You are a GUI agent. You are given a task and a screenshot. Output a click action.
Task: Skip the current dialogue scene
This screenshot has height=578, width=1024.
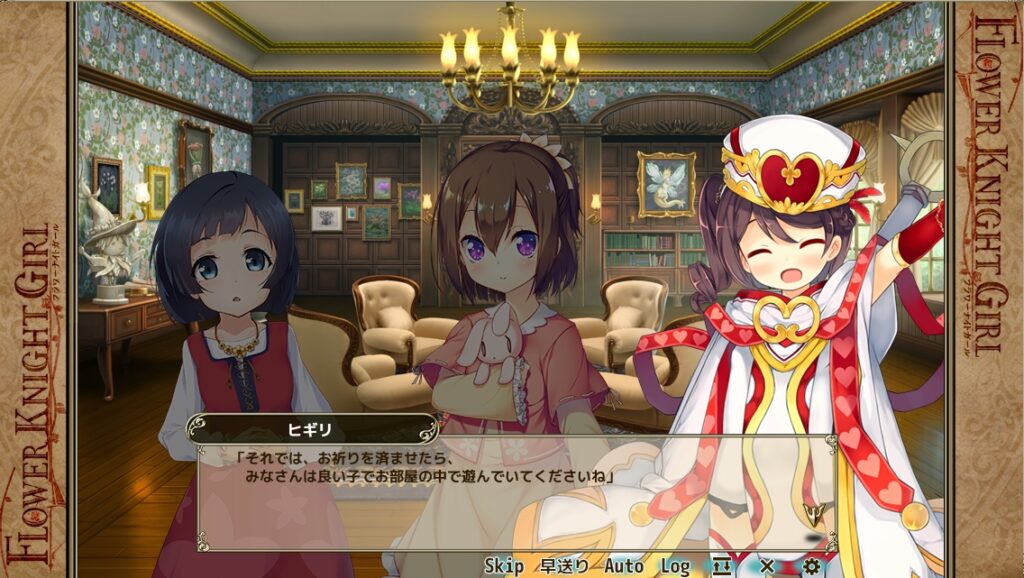click(504, 566)
